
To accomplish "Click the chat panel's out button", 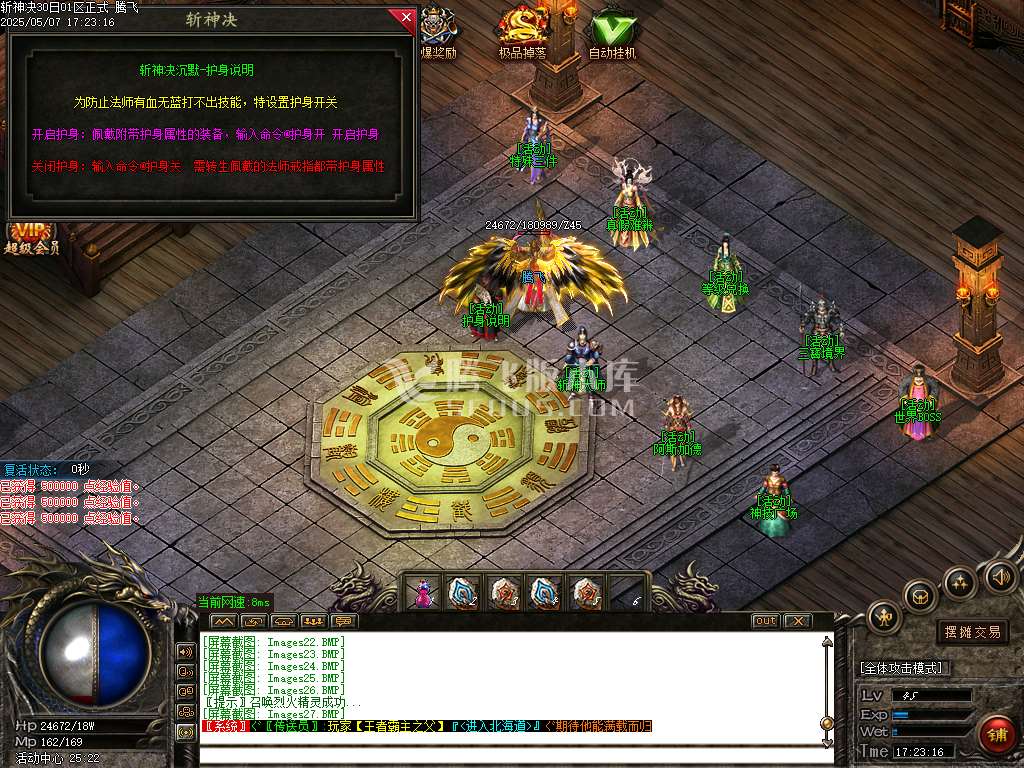I will coord(765,621).
